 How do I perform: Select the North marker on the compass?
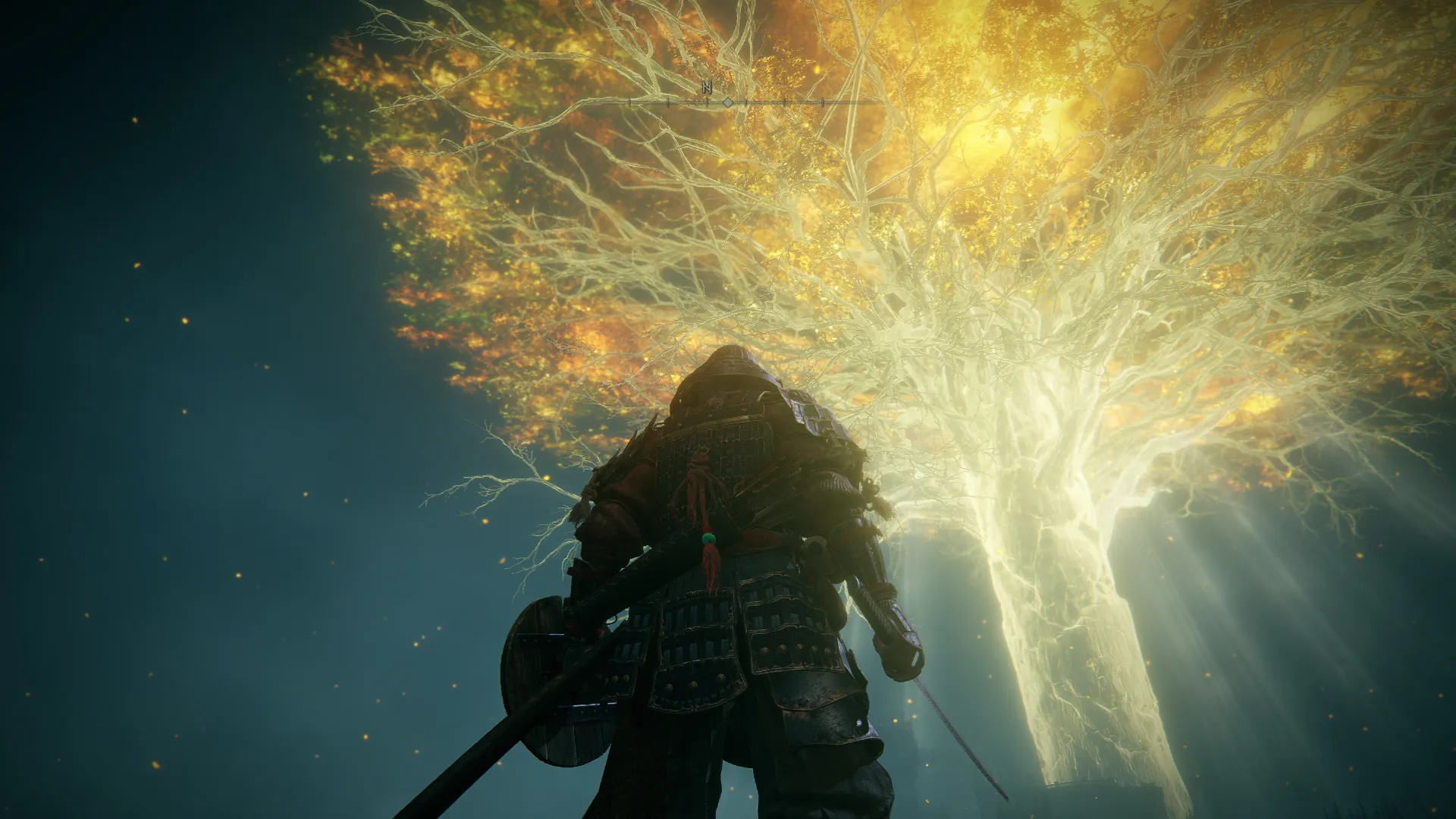pos(707,89)
